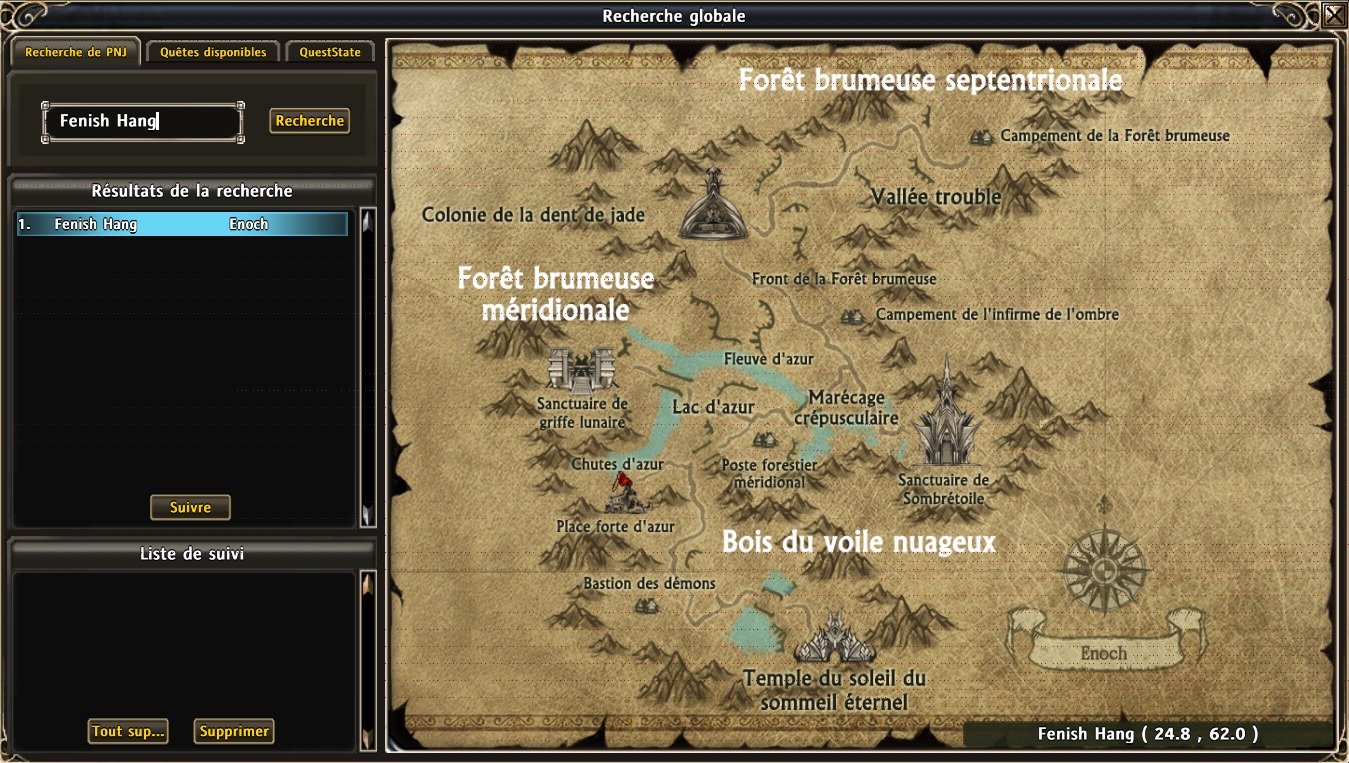Viewport: 1349px width, 763px height.
Task: Close the Recherche globale window
Action: pyautogui.click(x=1334, y=15)
